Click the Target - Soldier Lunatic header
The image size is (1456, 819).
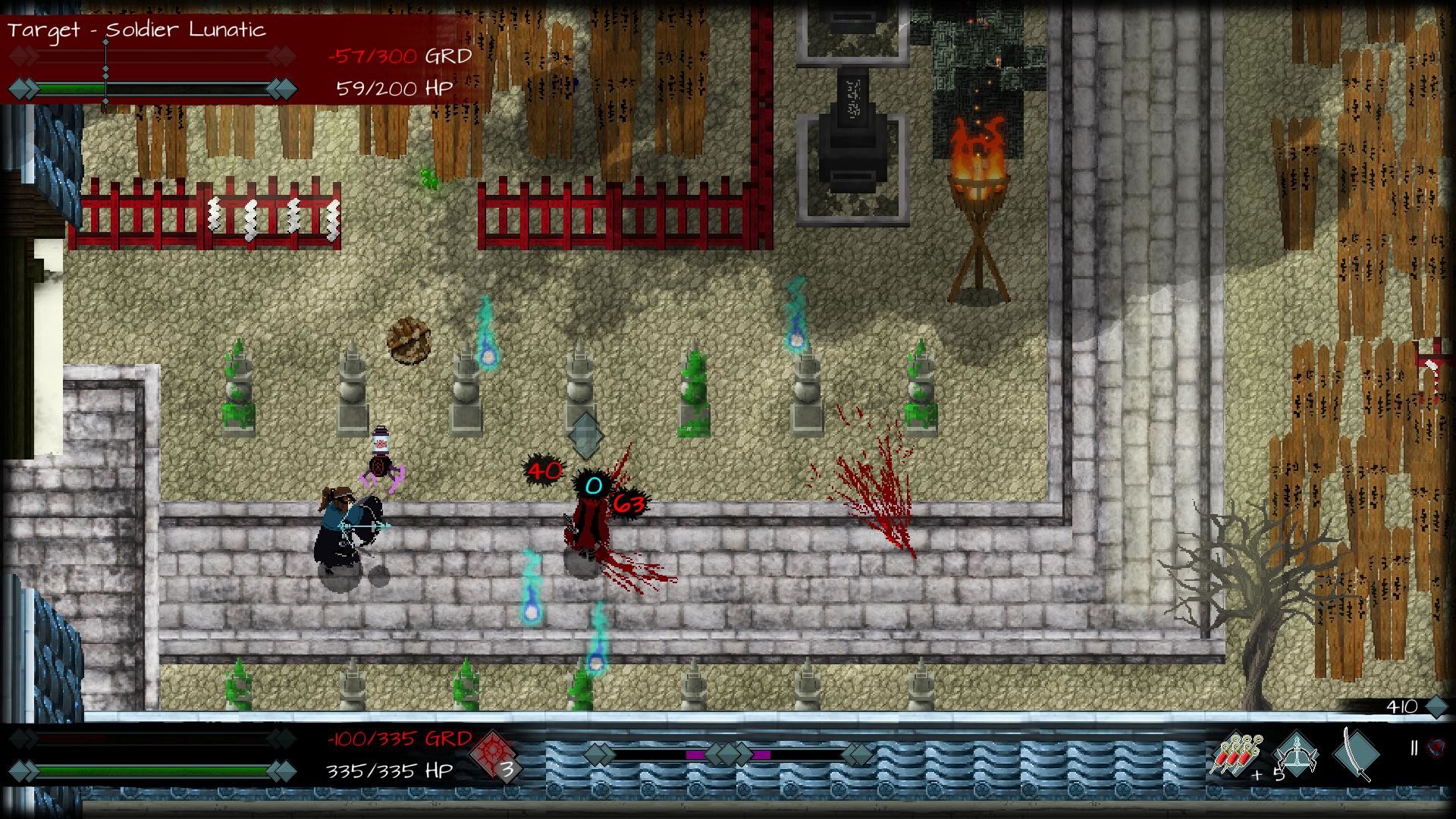click(x=136, y=30)
